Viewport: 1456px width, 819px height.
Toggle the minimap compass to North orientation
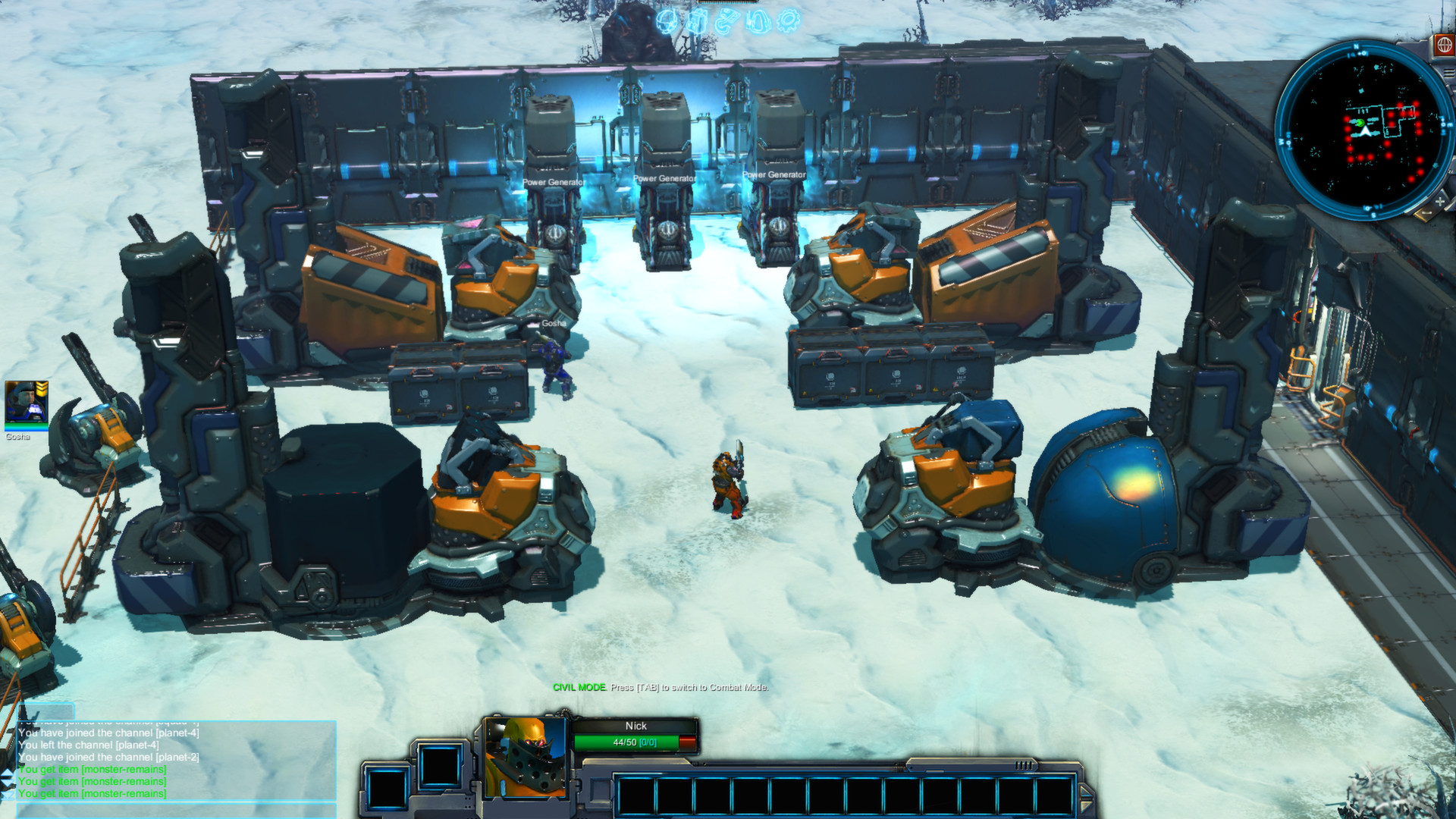[x=1357, y=46]
